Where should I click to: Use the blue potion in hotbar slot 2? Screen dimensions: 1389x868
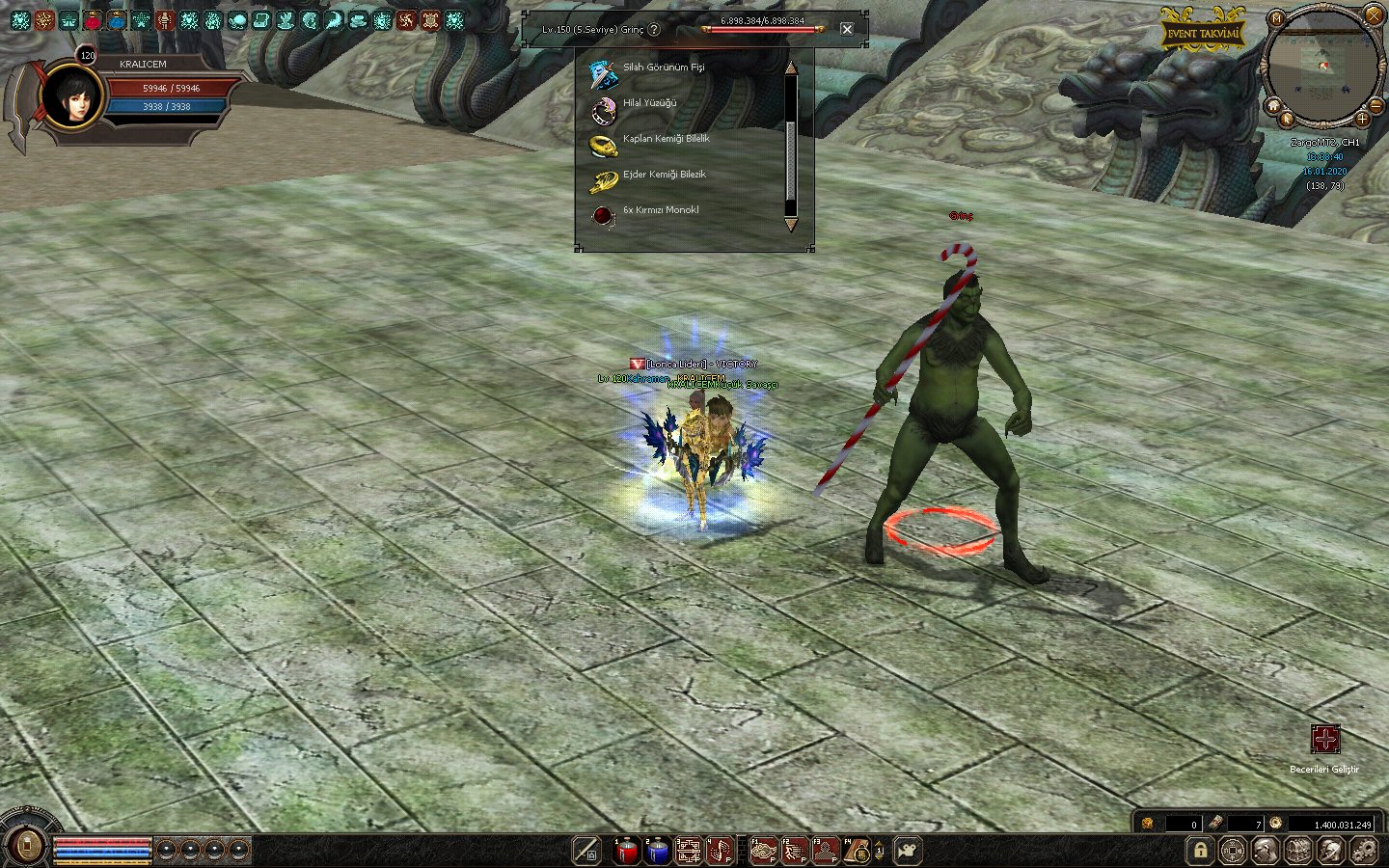pyautogui.click(x=658, y=851)
